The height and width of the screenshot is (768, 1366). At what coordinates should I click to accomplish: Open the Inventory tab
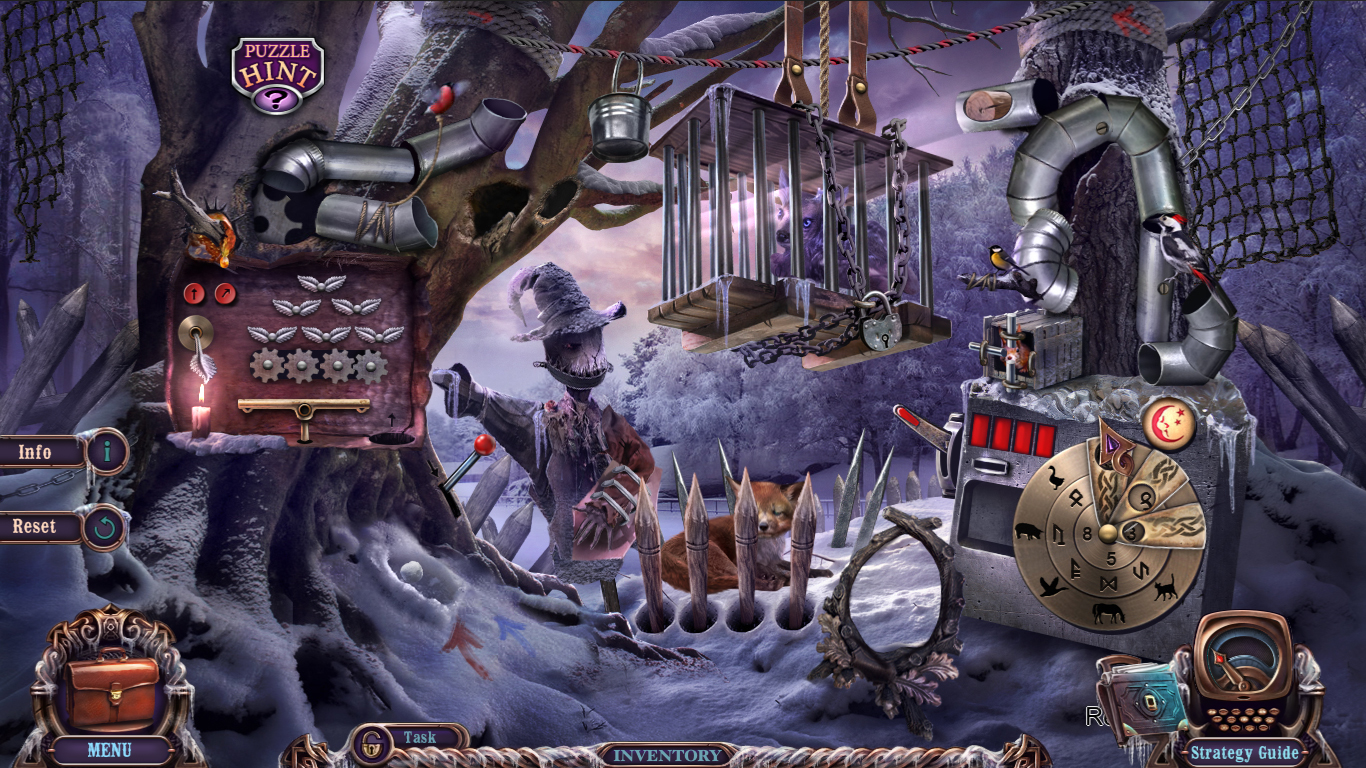[x=667, y=756]
